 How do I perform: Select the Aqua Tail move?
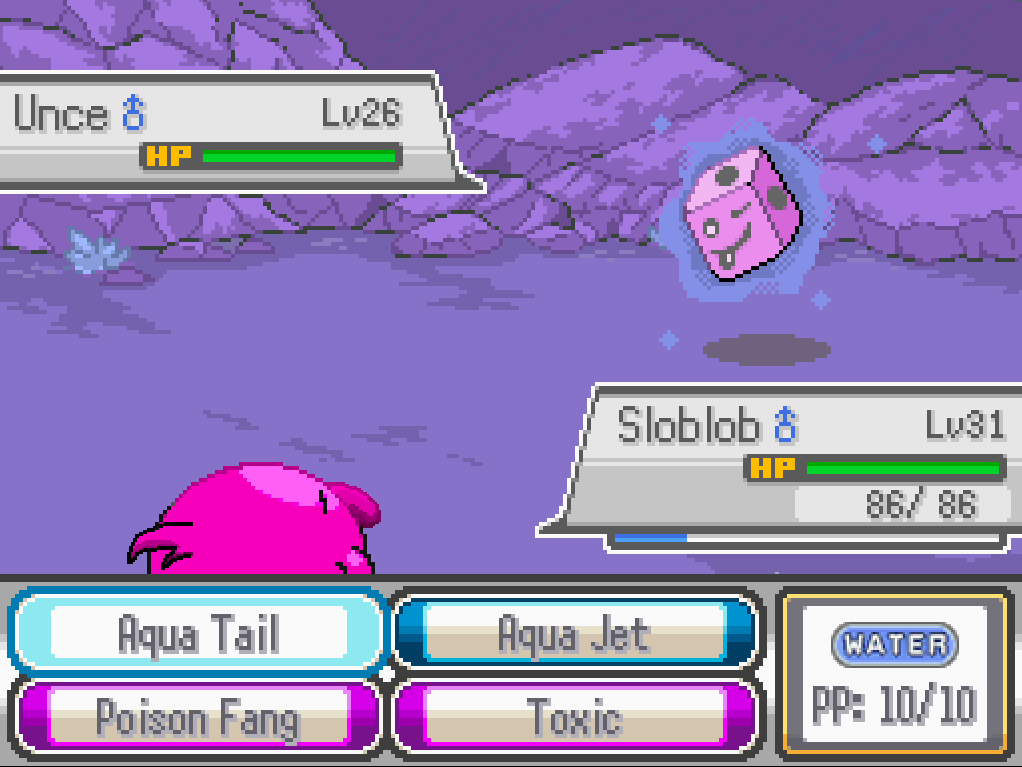point(198,633)
